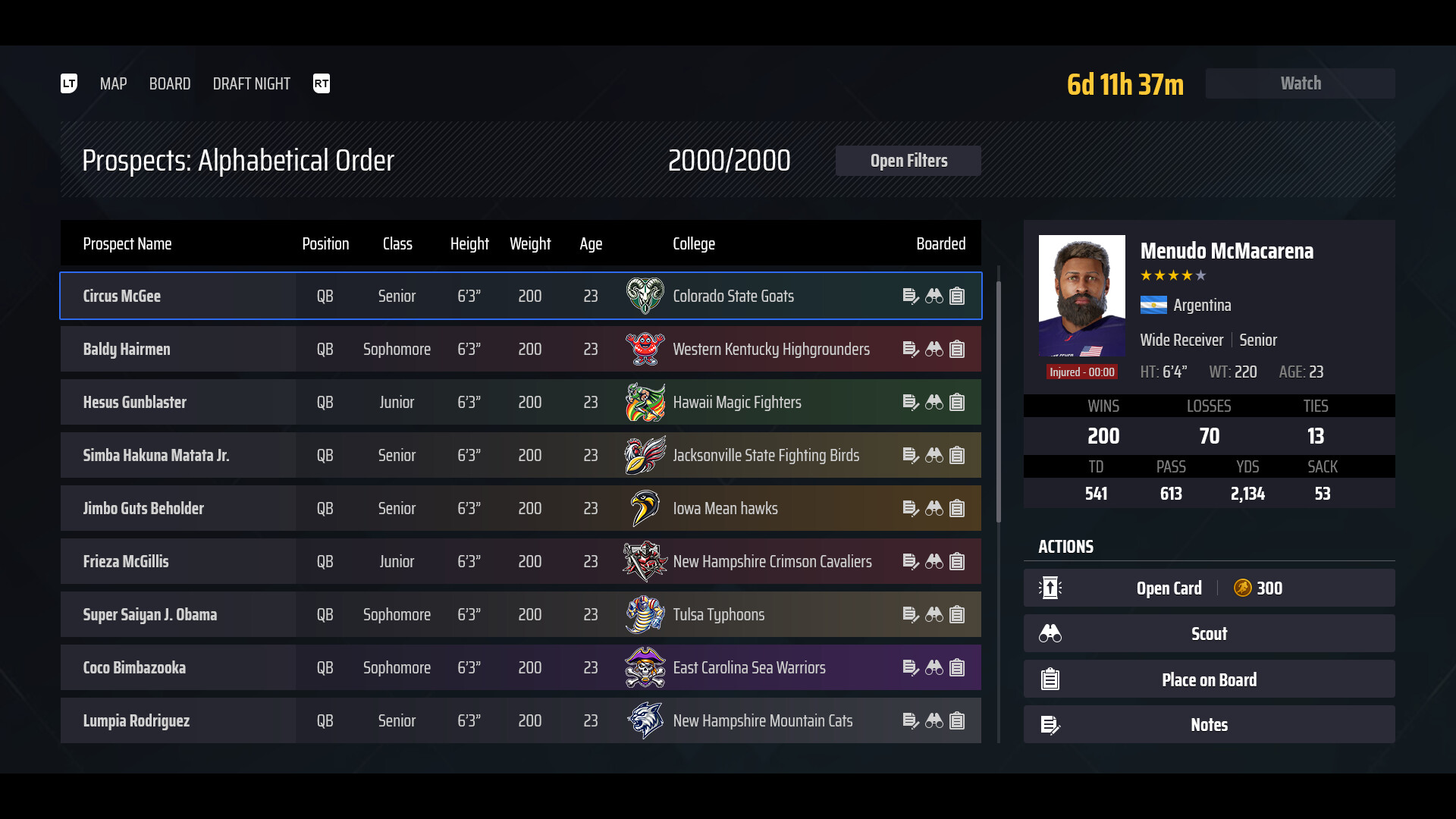Click the Iowa Mean hawks team logo
The width and height of the screenshot is (1456, 819).
tap(645, 508)
